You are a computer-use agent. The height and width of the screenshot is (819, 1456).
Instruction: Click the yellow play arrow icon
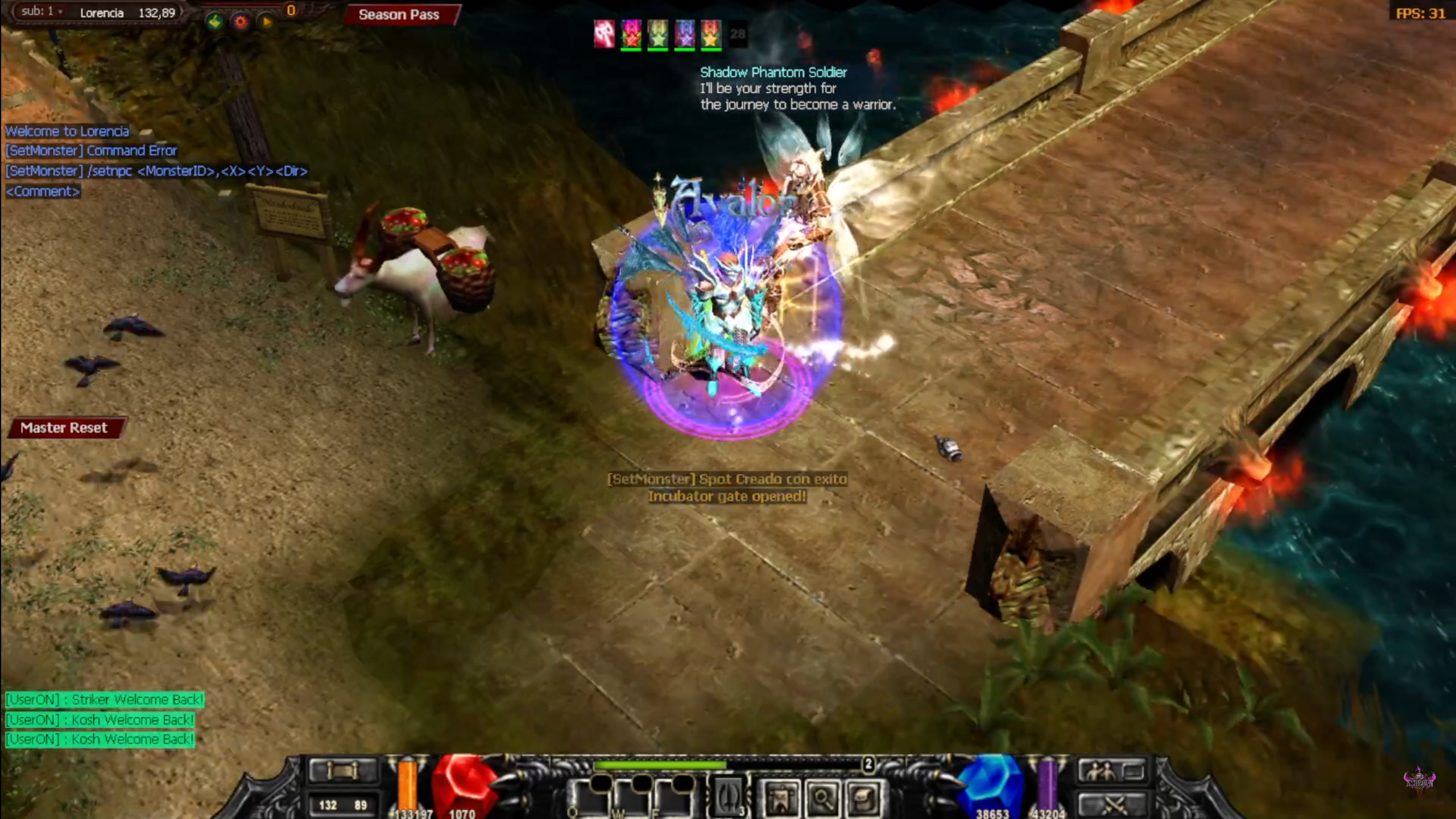(266, 22)
